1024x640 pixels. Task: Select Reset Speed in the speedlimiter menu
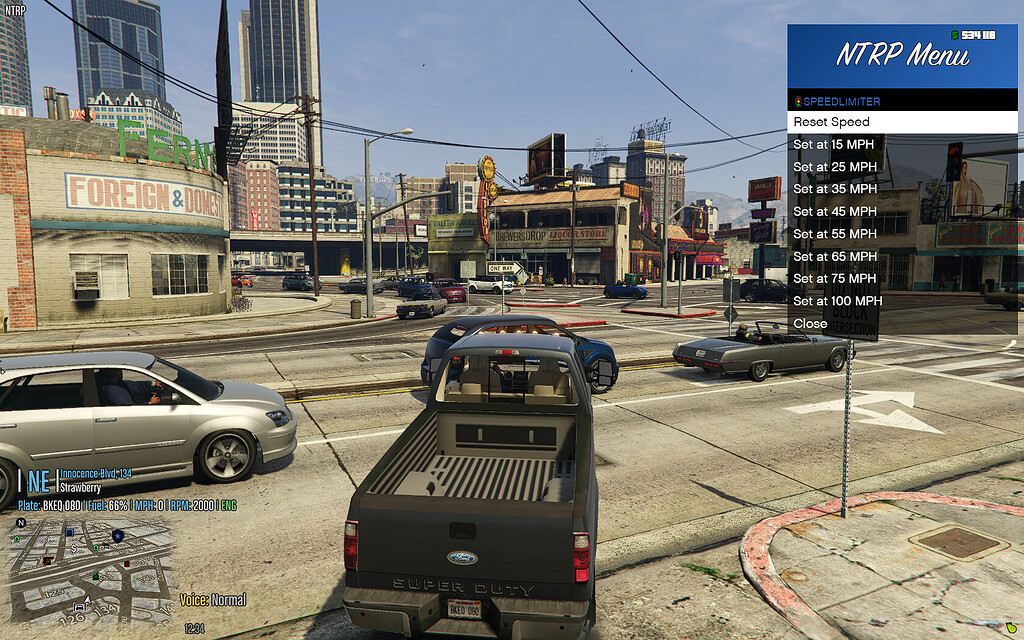[832, 122]
